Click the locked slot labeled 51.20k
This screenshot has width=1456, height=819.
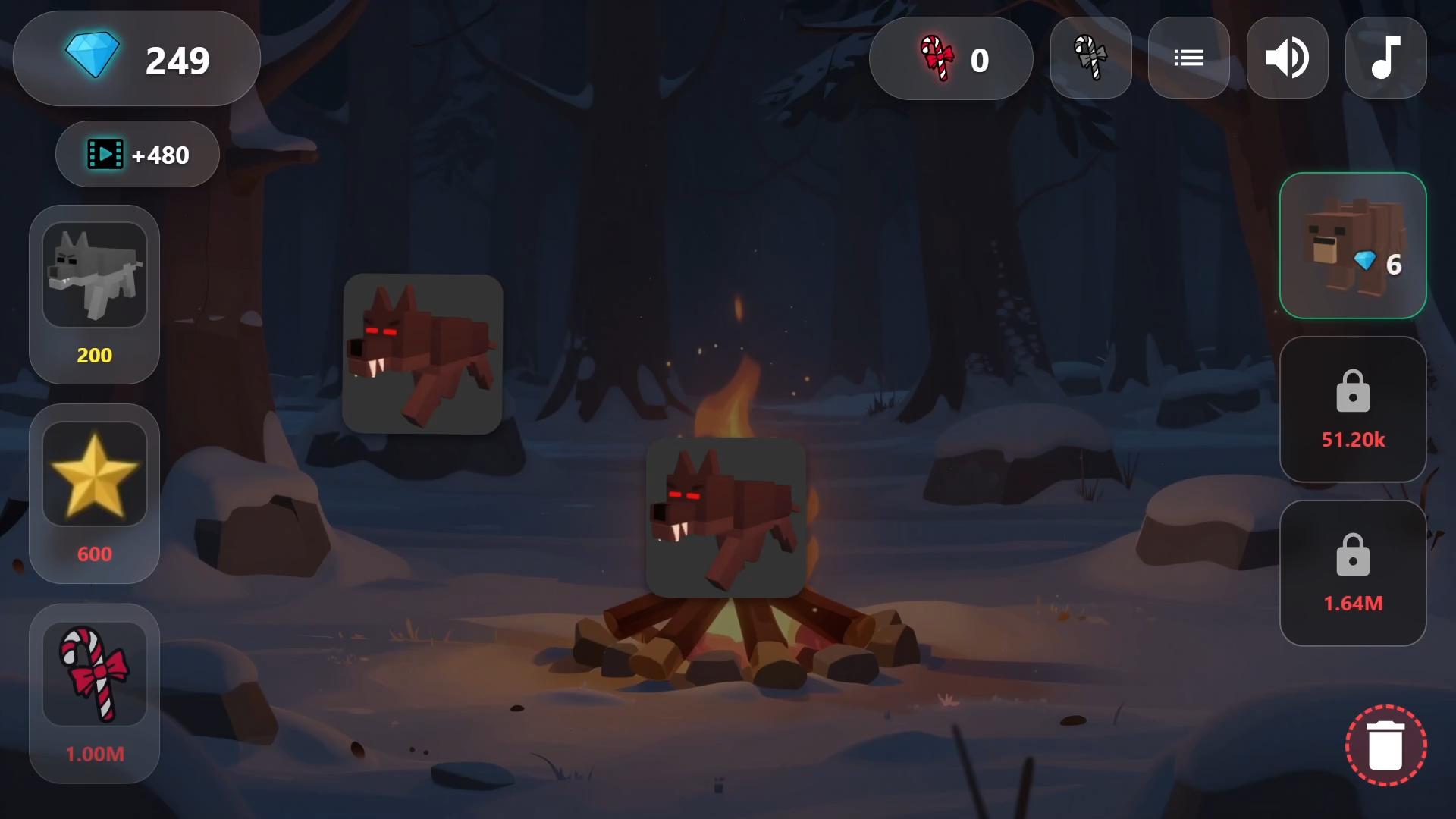[1353, 409]
